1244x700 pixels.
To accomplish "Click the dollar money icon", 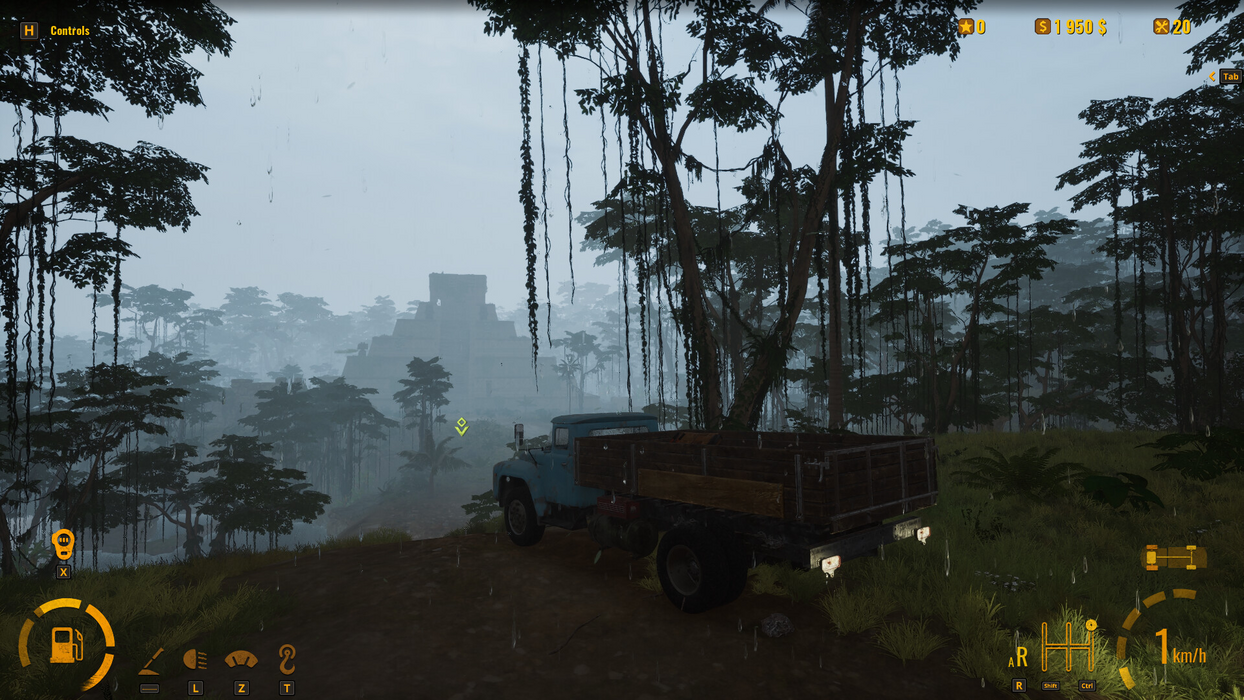I will (x=1042, y=27).
